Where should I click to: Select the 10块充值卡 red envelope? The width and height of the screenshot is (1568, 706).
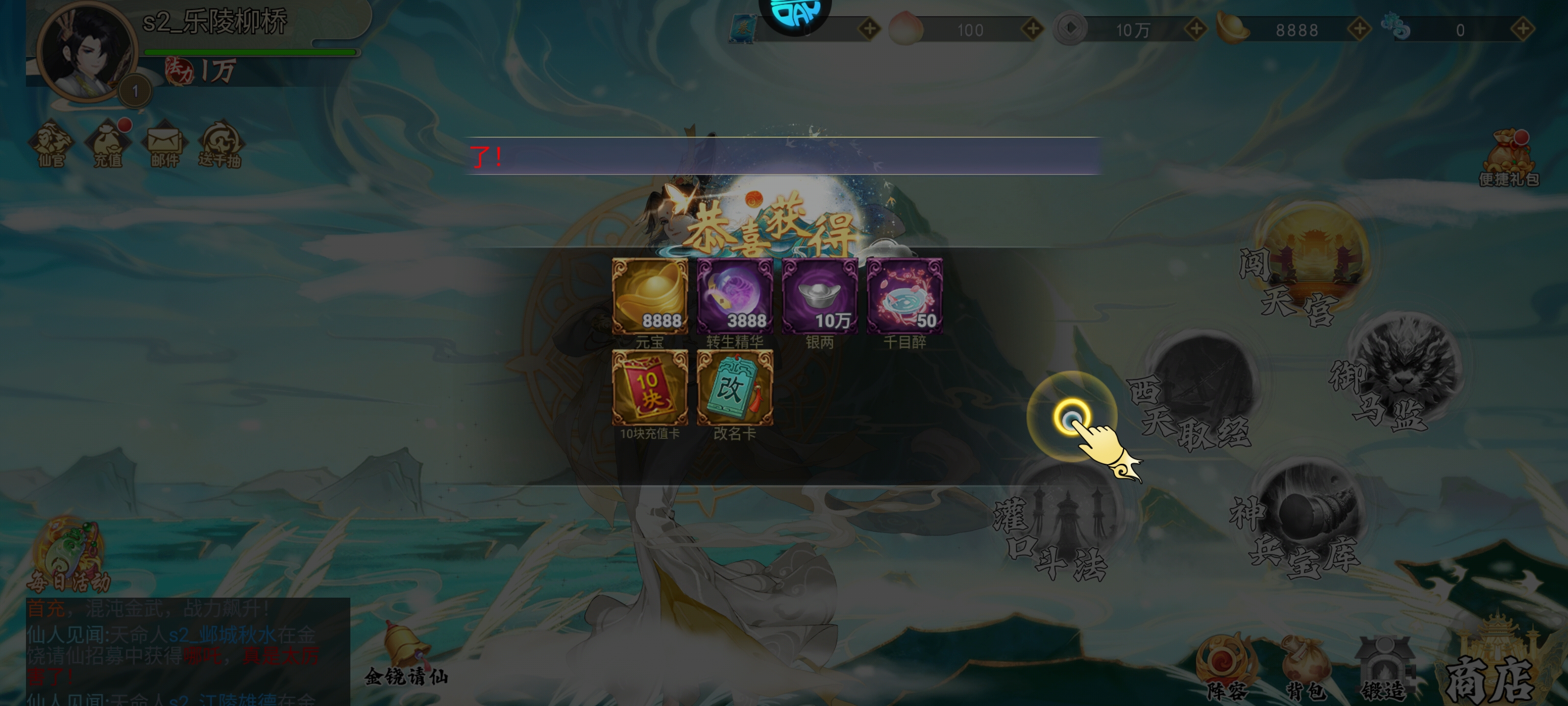pos(649,387)
